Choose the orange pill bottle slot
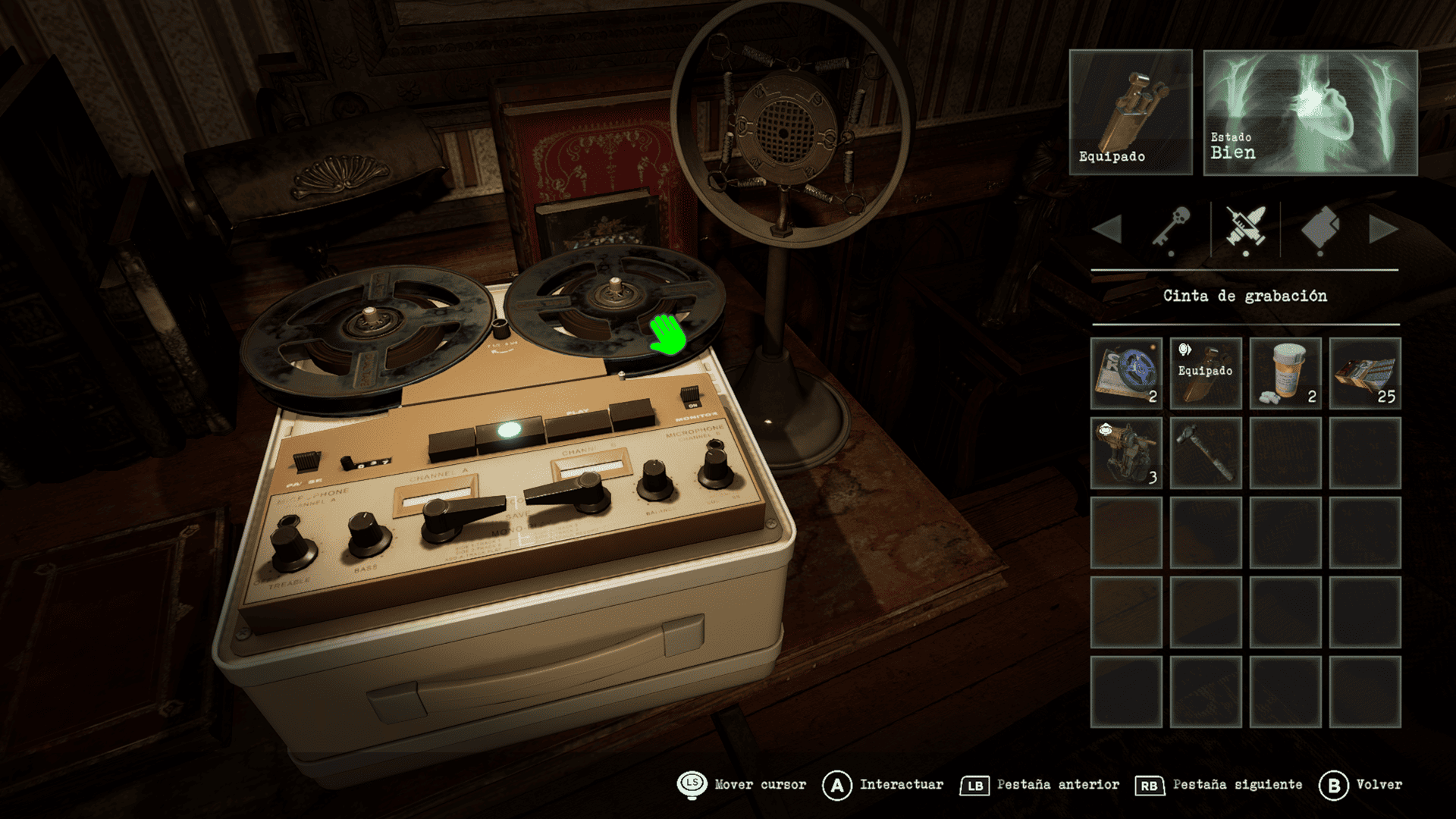 coord(1285,373)
